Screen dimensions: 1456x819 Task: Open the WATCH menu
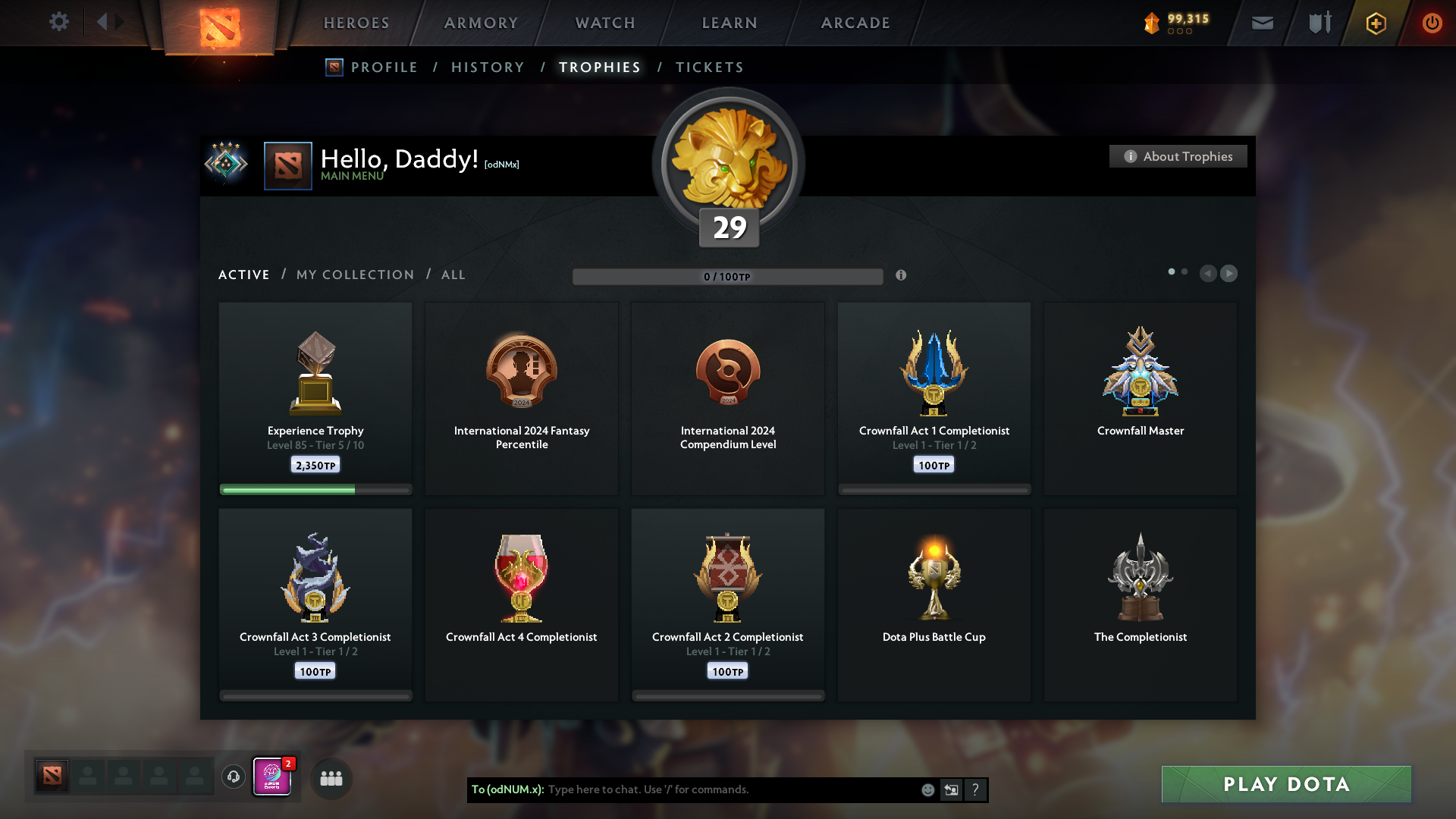604,23
